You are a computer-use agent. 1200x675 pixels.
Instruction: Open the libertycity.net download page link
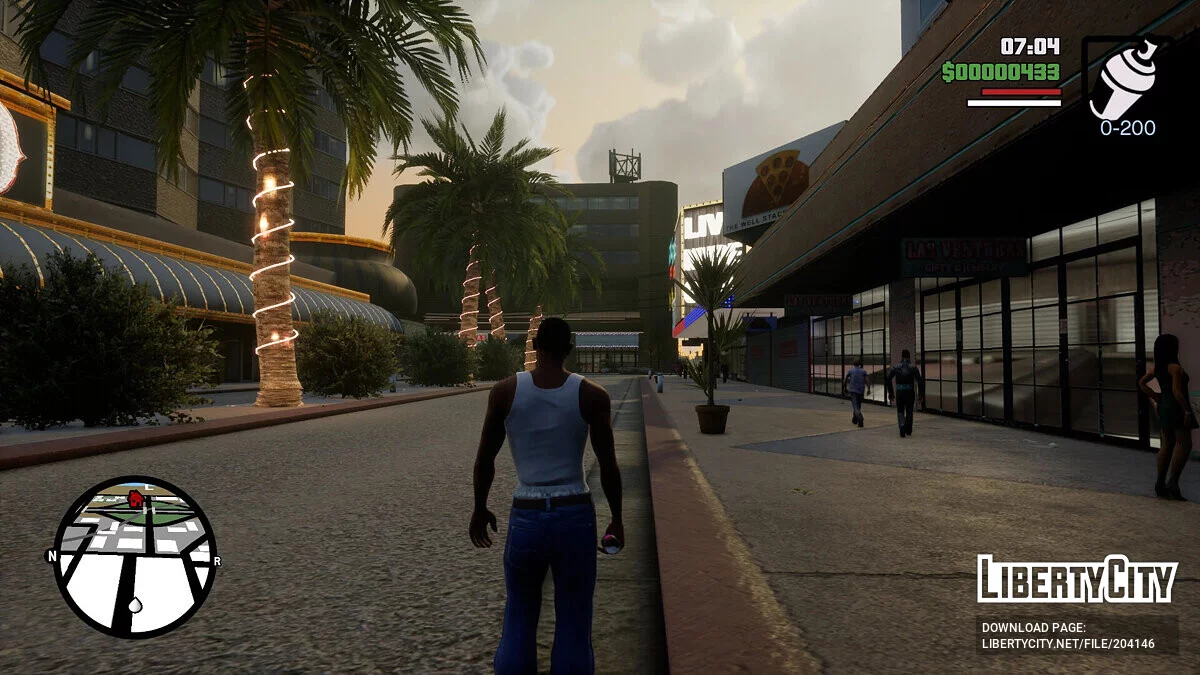pos(1068,643)
